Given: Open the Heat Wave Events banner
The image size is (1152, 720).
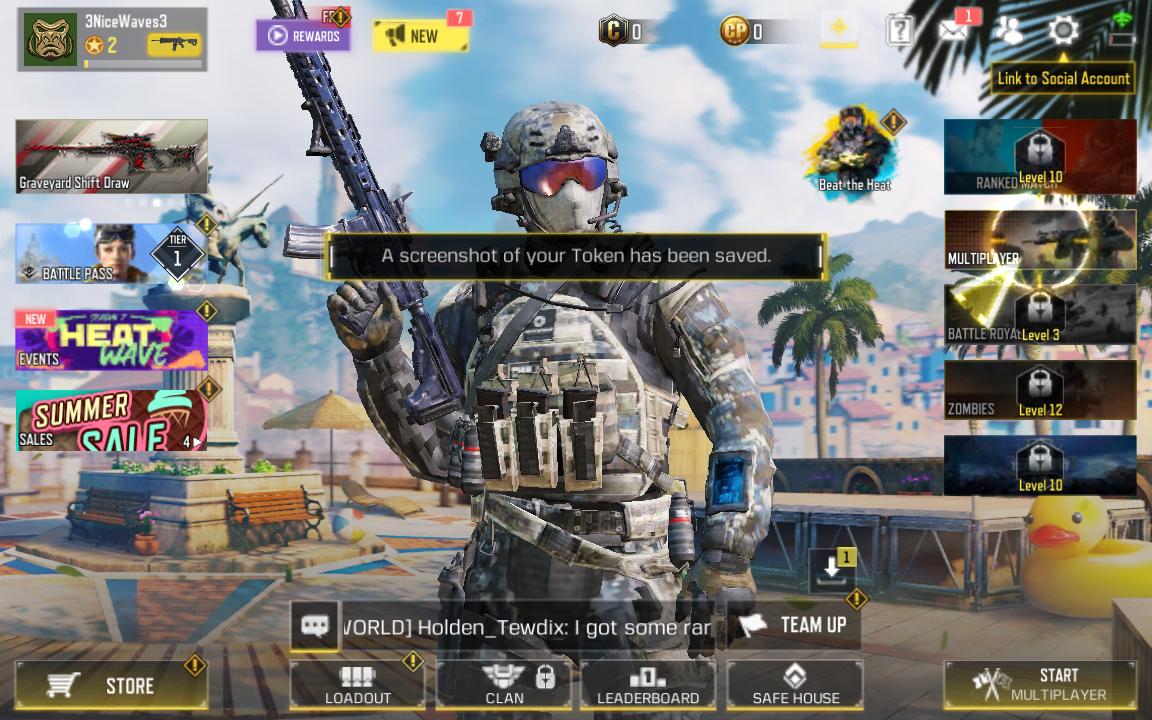Looking at the screenshot, I should [x=111, y=340].
